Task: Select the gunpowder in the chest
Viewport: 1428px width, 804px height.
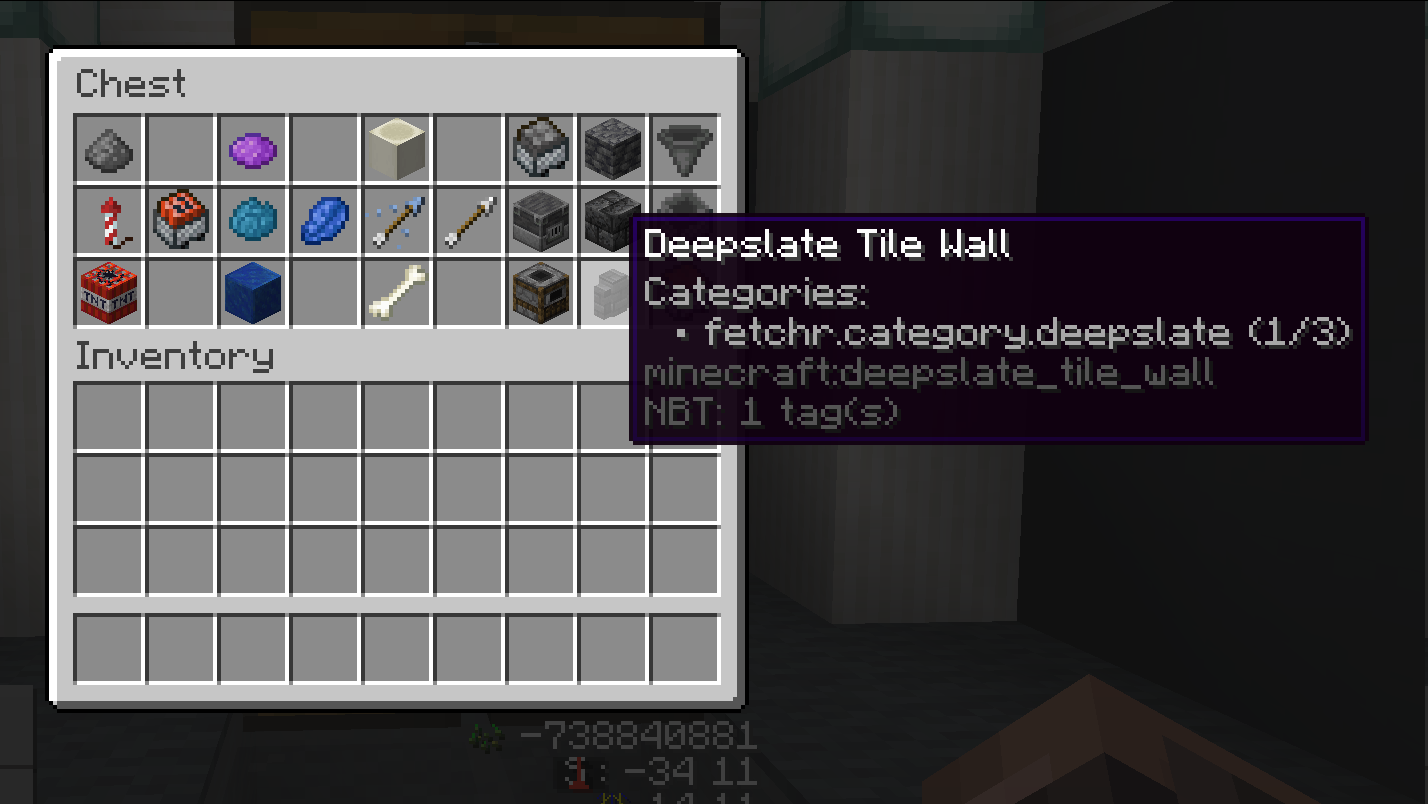Action: click(x=109, y=149)
